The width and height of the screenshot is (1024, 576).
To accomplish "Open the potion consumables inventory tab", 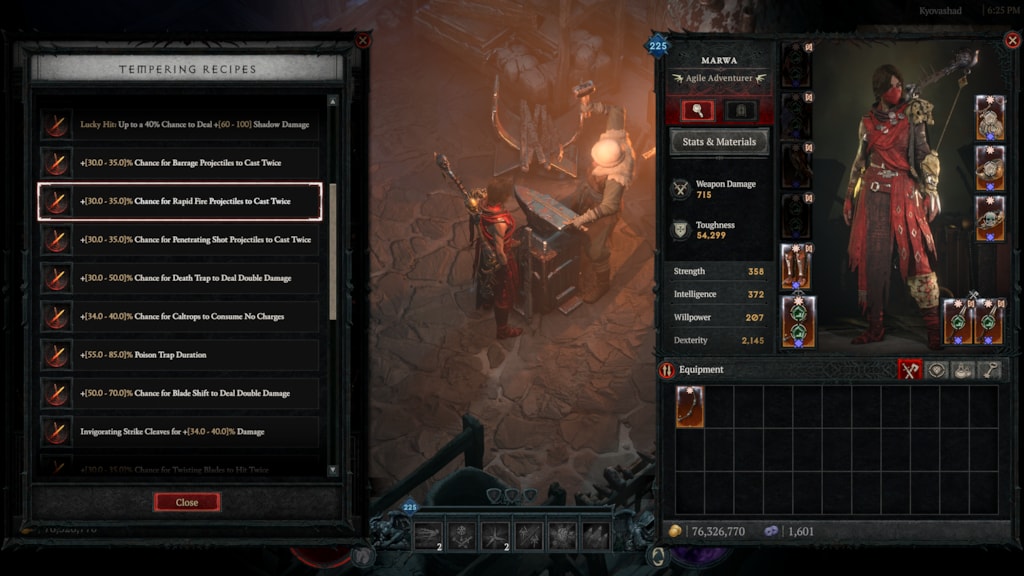I will (x=963, y=370).
